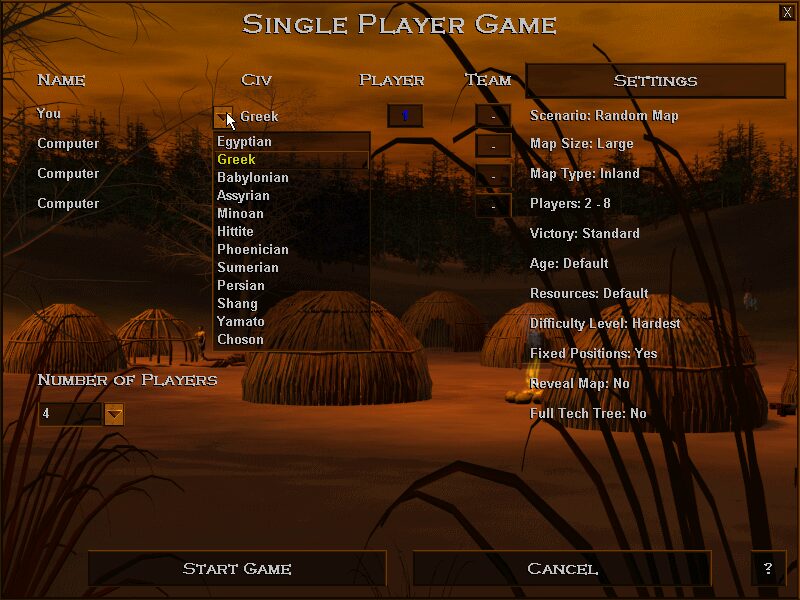Screen dimensions: 800x600
Task: Pick Persian as your civilization
Action: (241, 286)
